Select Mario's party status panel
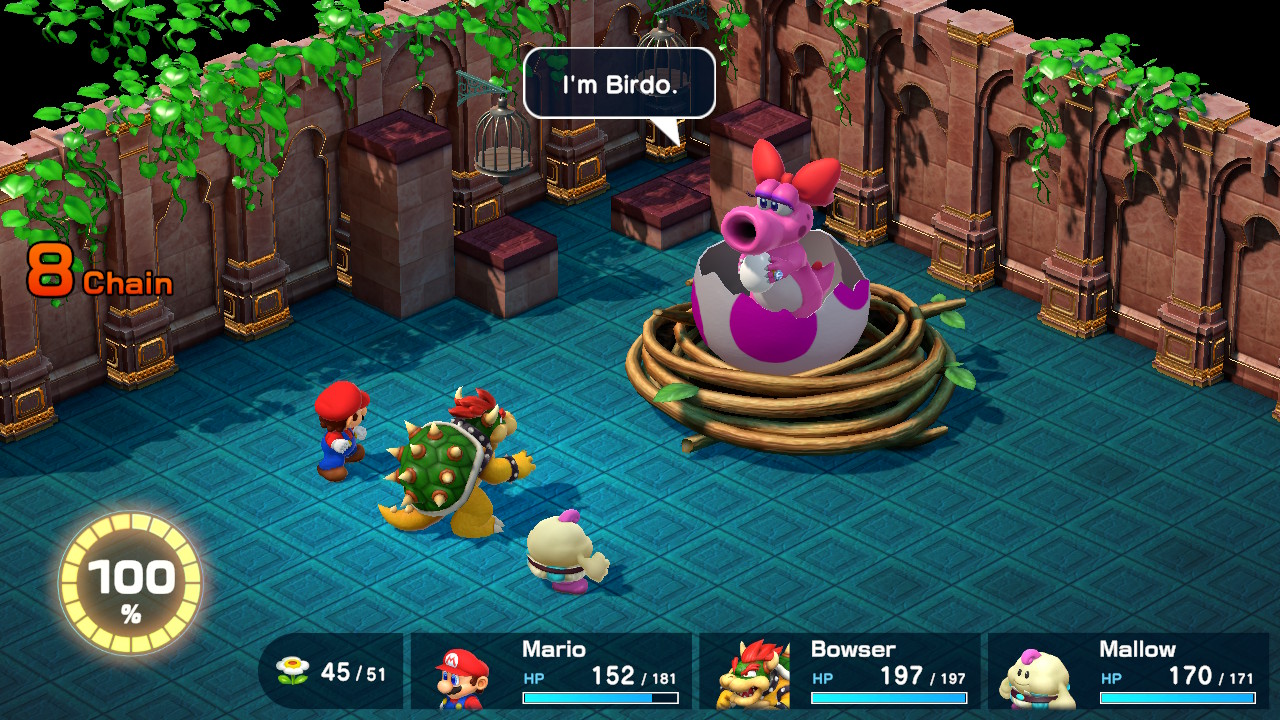 [x=551, y=671]
